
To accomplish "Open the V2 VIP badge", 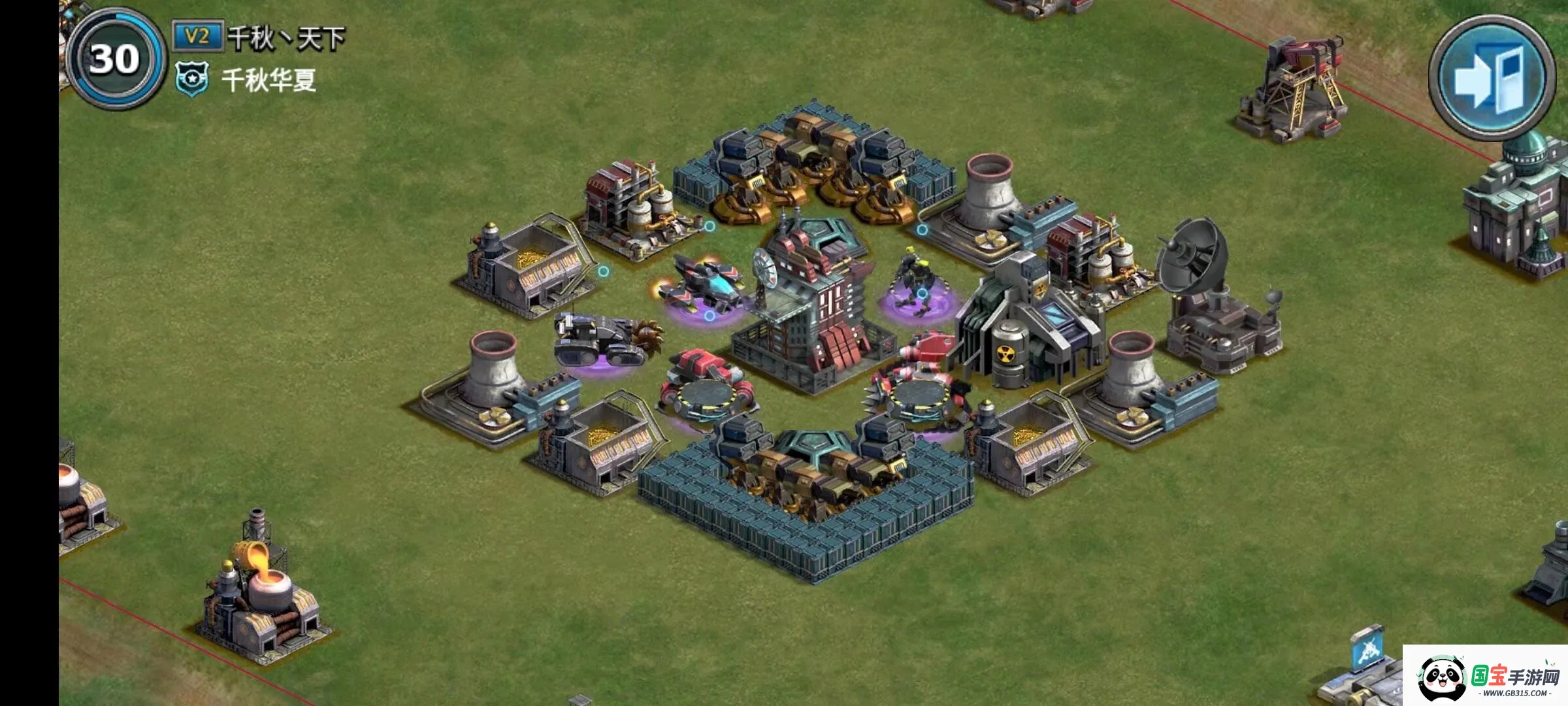I will [197, 36].
